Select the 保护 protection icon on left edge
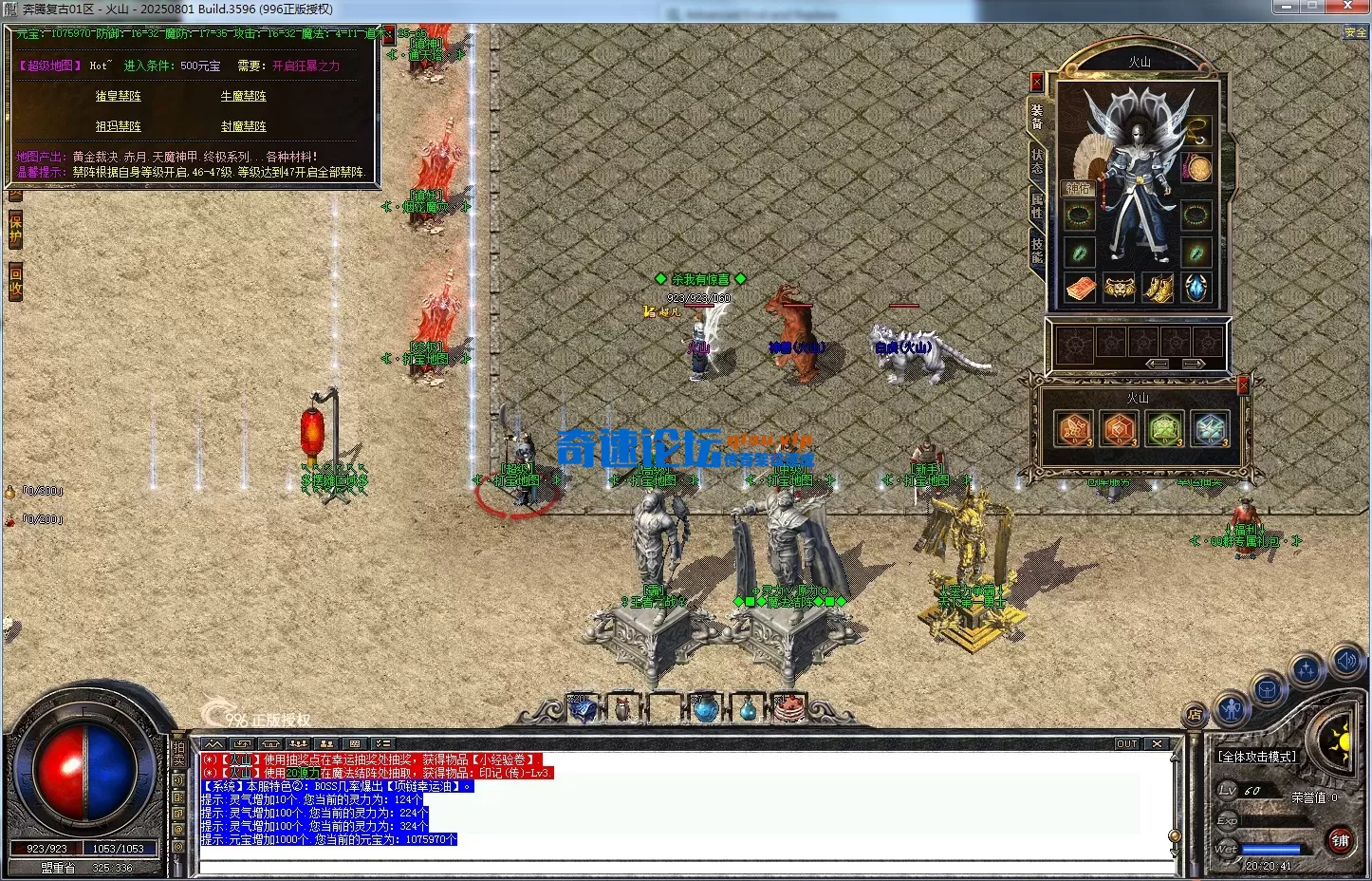Viewport: 1372px width, 881px height. point(14,231)
